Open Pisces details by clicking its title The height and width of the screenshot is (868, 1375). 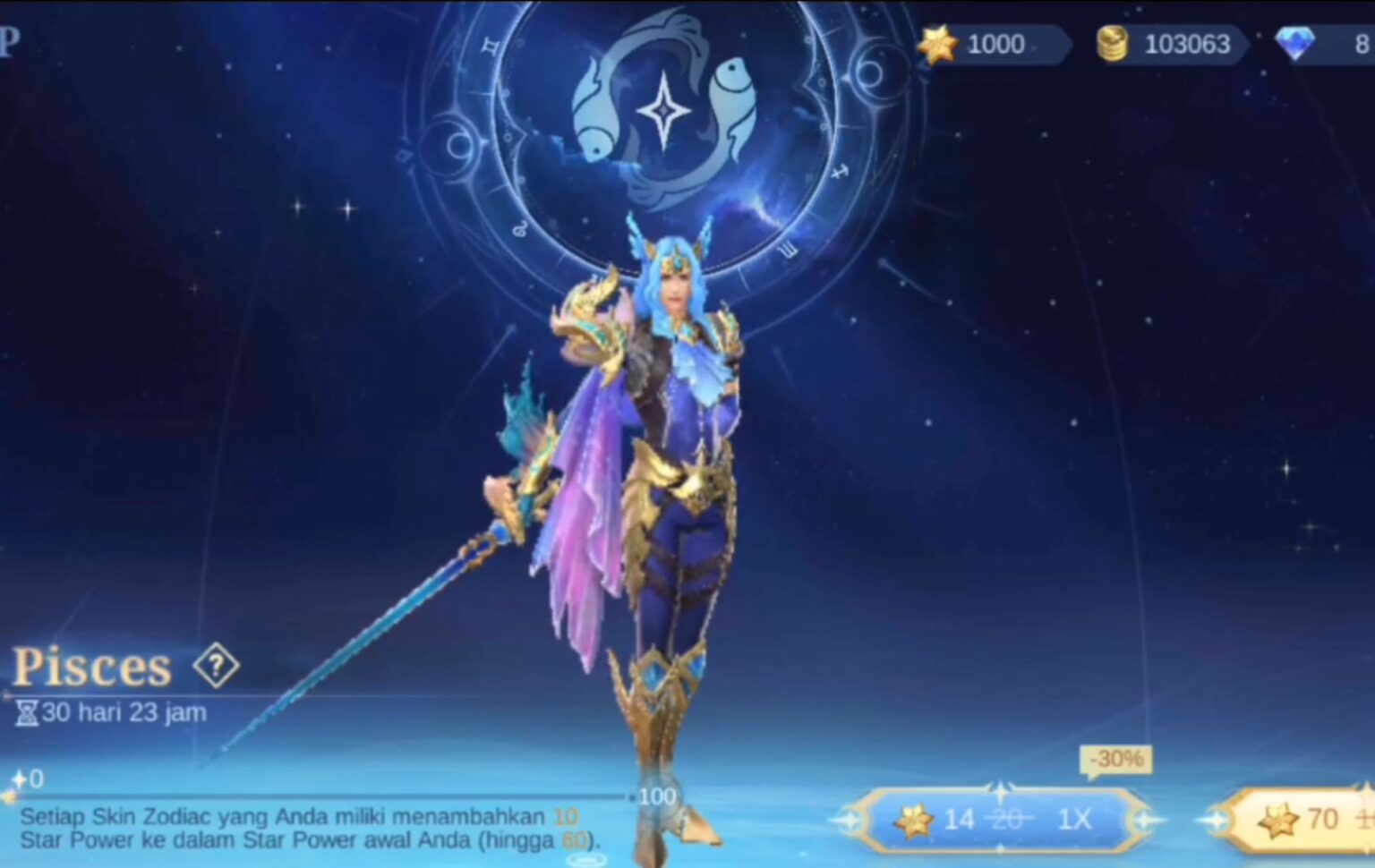pyautogui.click(x=92, y=667)
